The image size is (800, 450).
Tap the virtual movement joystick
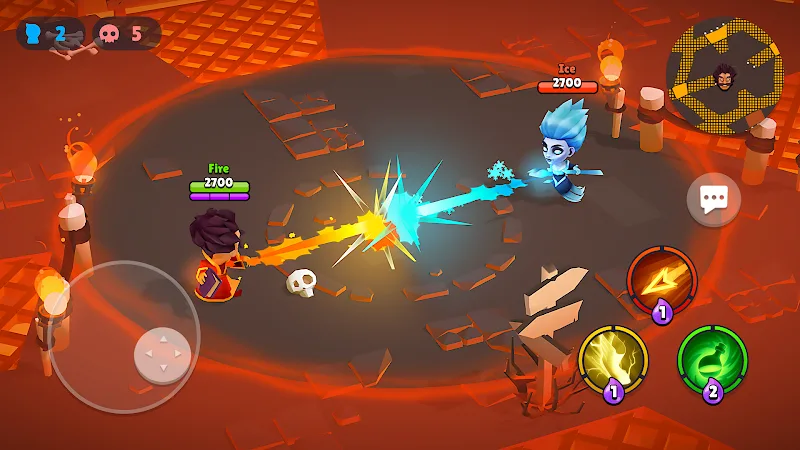[x=162, y=354]
